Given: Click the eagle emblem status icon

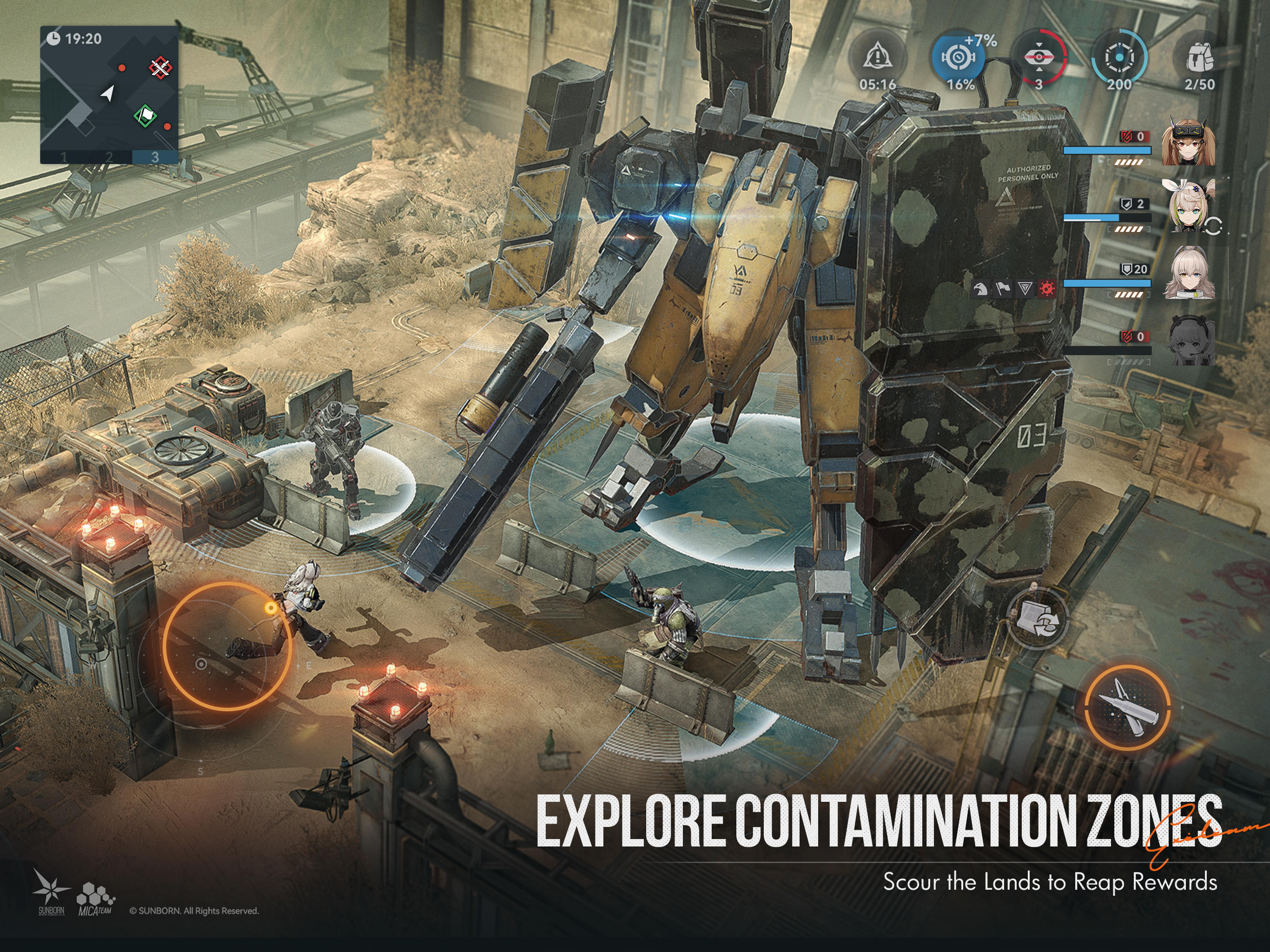Looking at the screenshot, I should [x=981, y=288].
